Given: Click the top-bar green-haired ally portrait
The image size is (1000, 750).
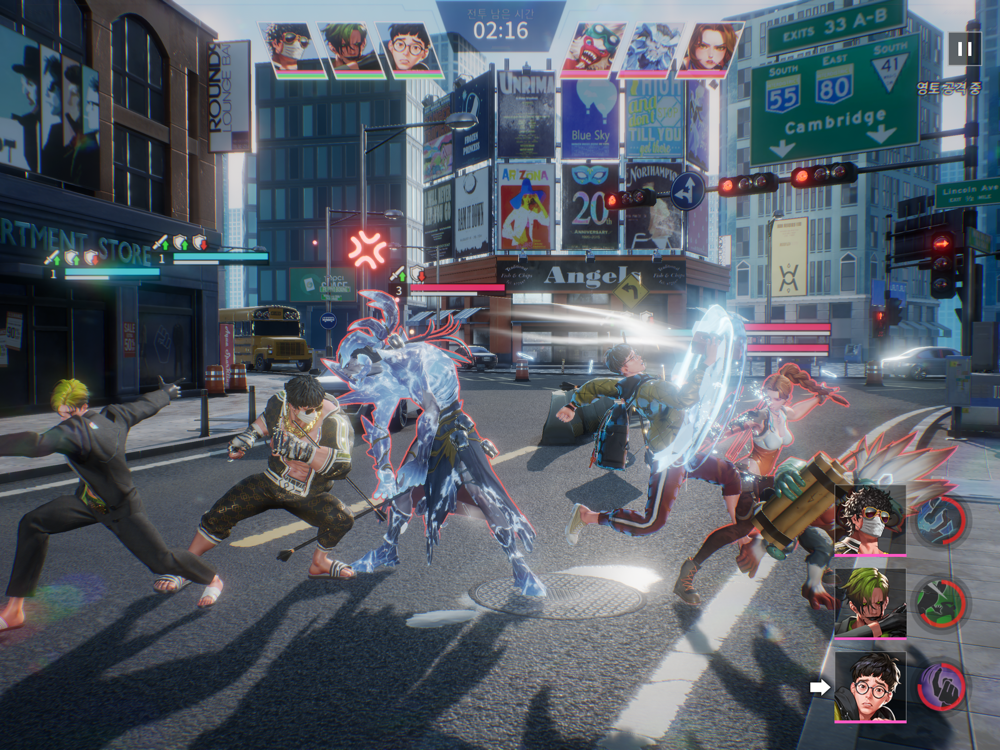Looking at the screenshot, I should point(351,49).
